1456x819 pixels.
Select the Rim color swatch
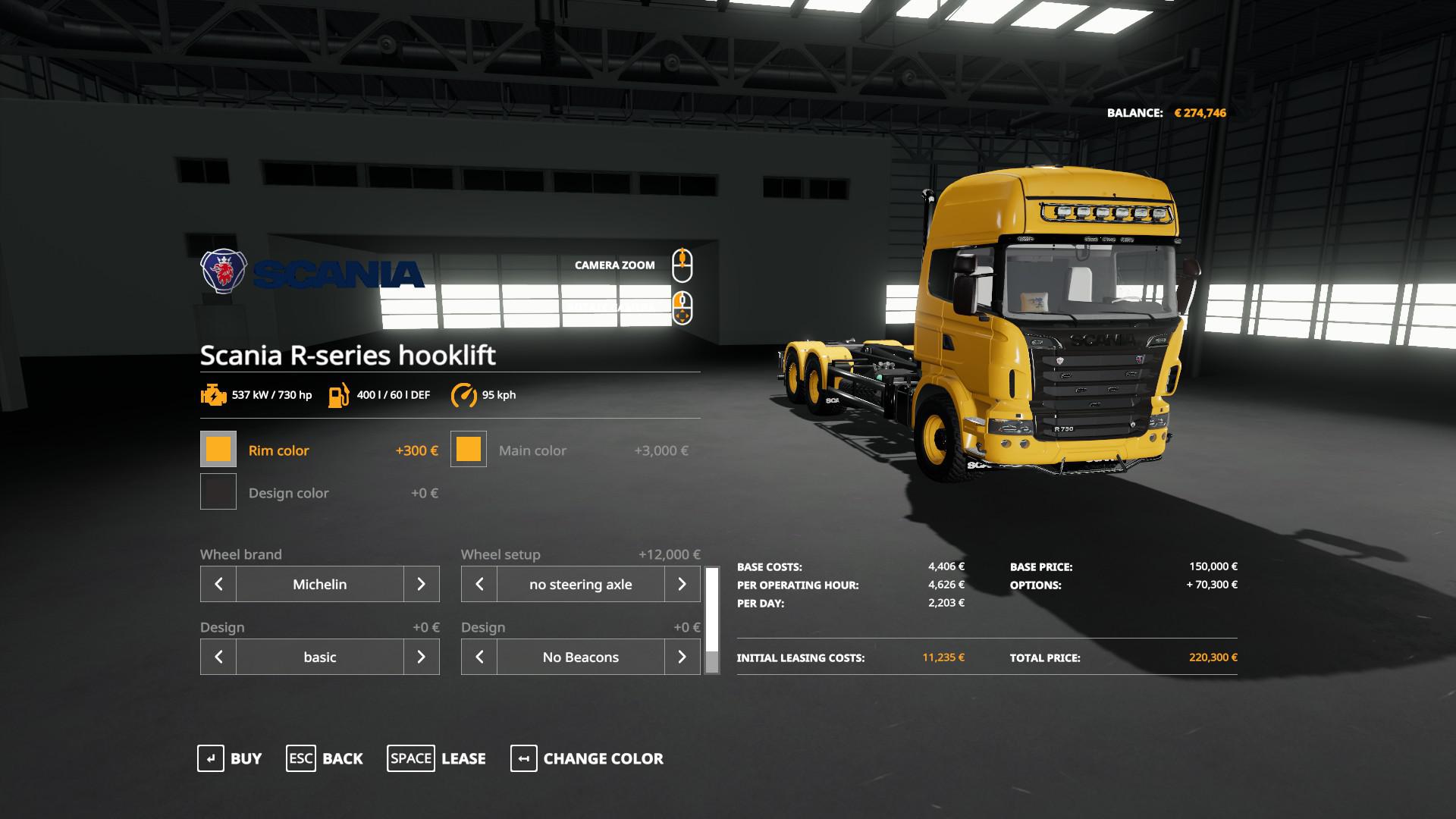pyautogui.click(x=218, y=450)
